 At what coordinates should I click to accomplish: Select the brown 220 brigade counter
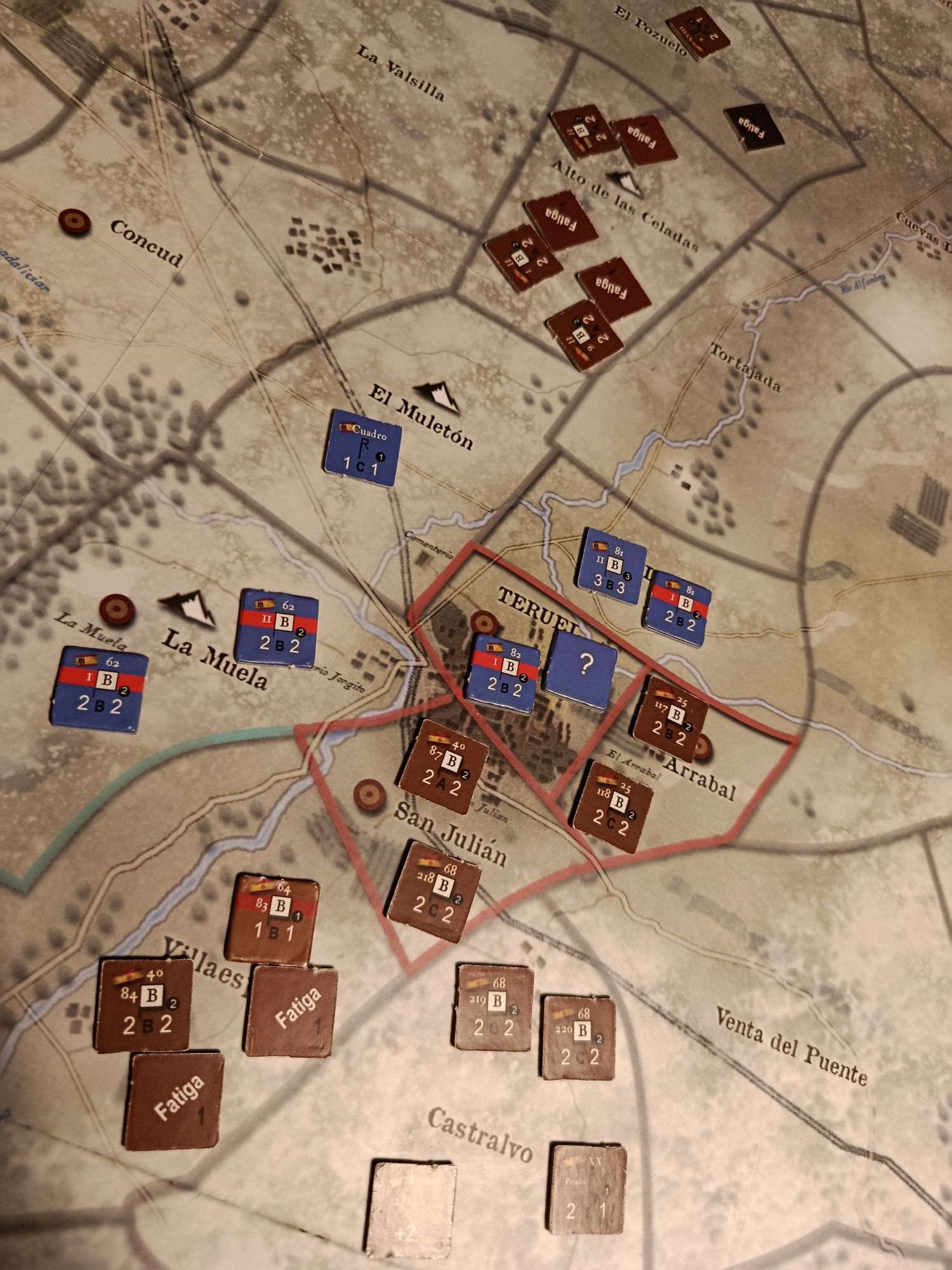(578, 1038)
